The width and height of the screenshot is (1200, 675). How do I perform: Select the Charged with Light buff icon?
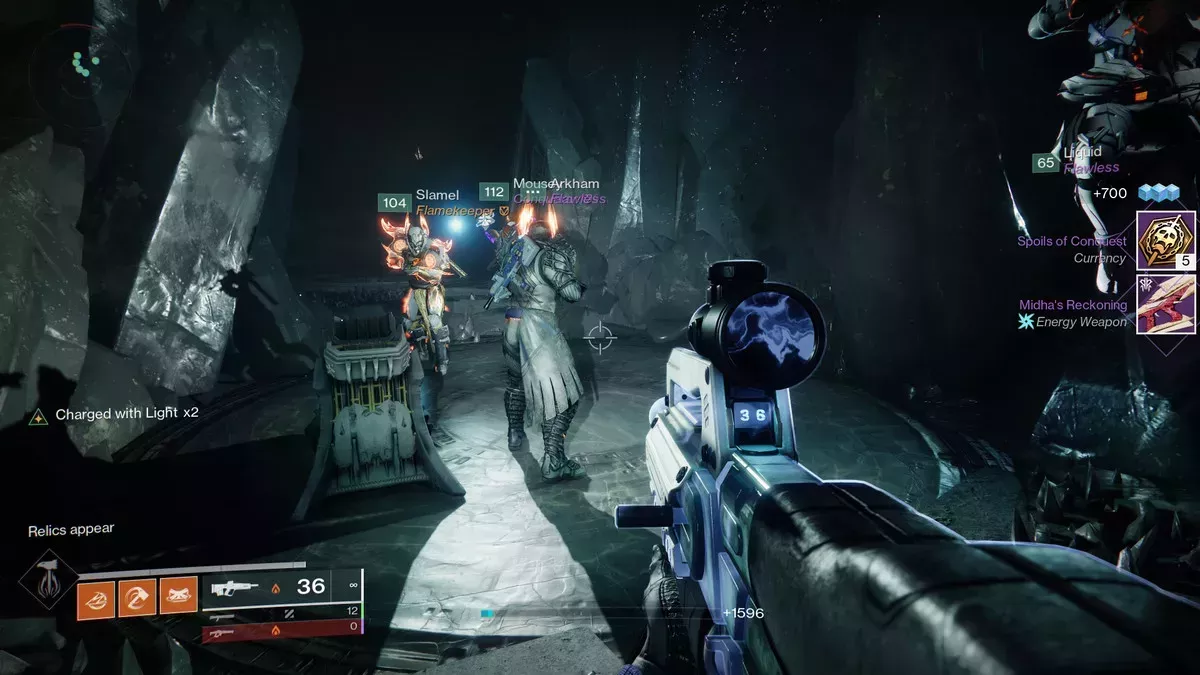coord(38,415)
